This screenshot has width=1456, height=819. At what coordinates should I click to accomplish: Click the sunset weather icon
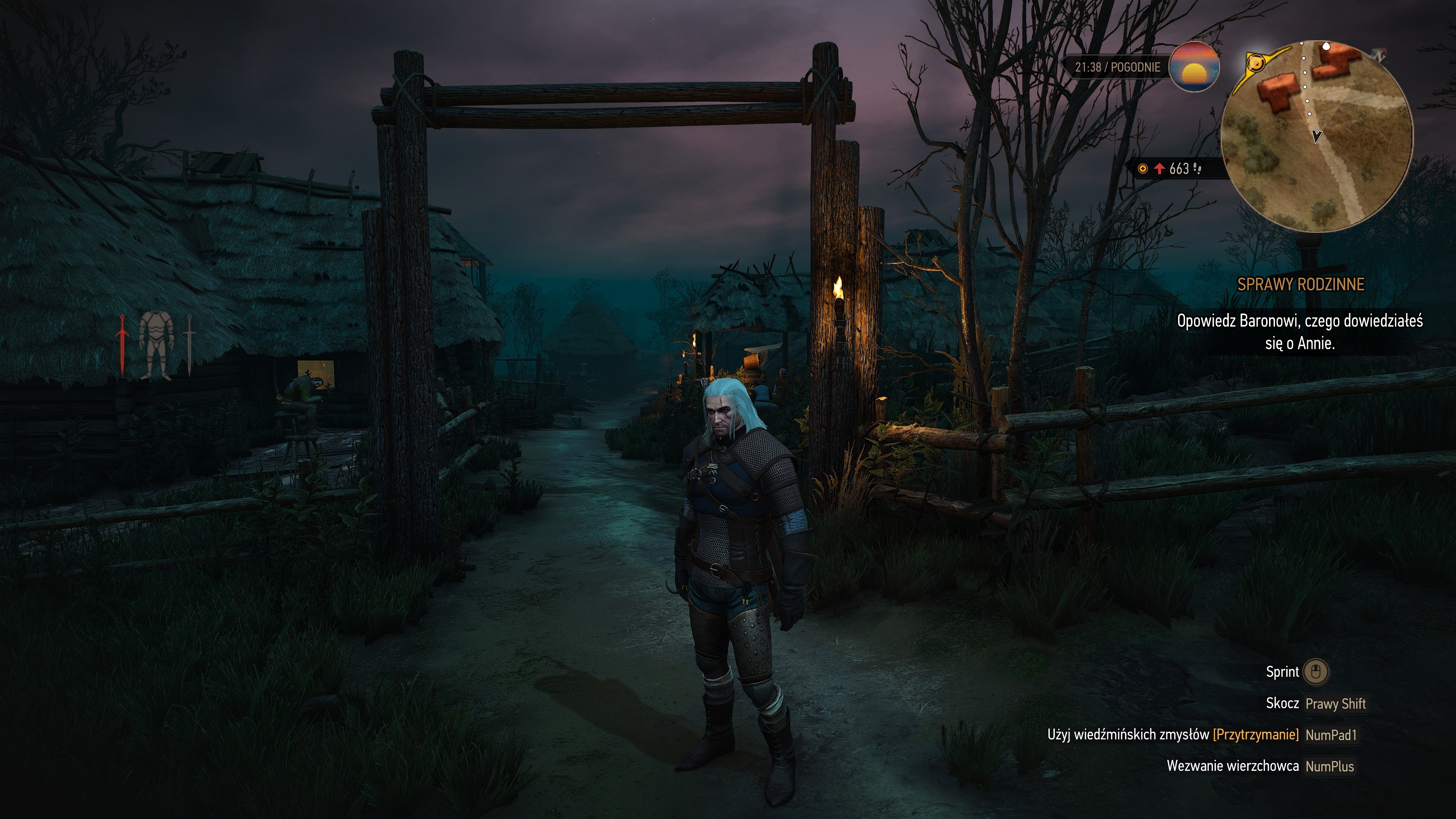point(1194,67)
